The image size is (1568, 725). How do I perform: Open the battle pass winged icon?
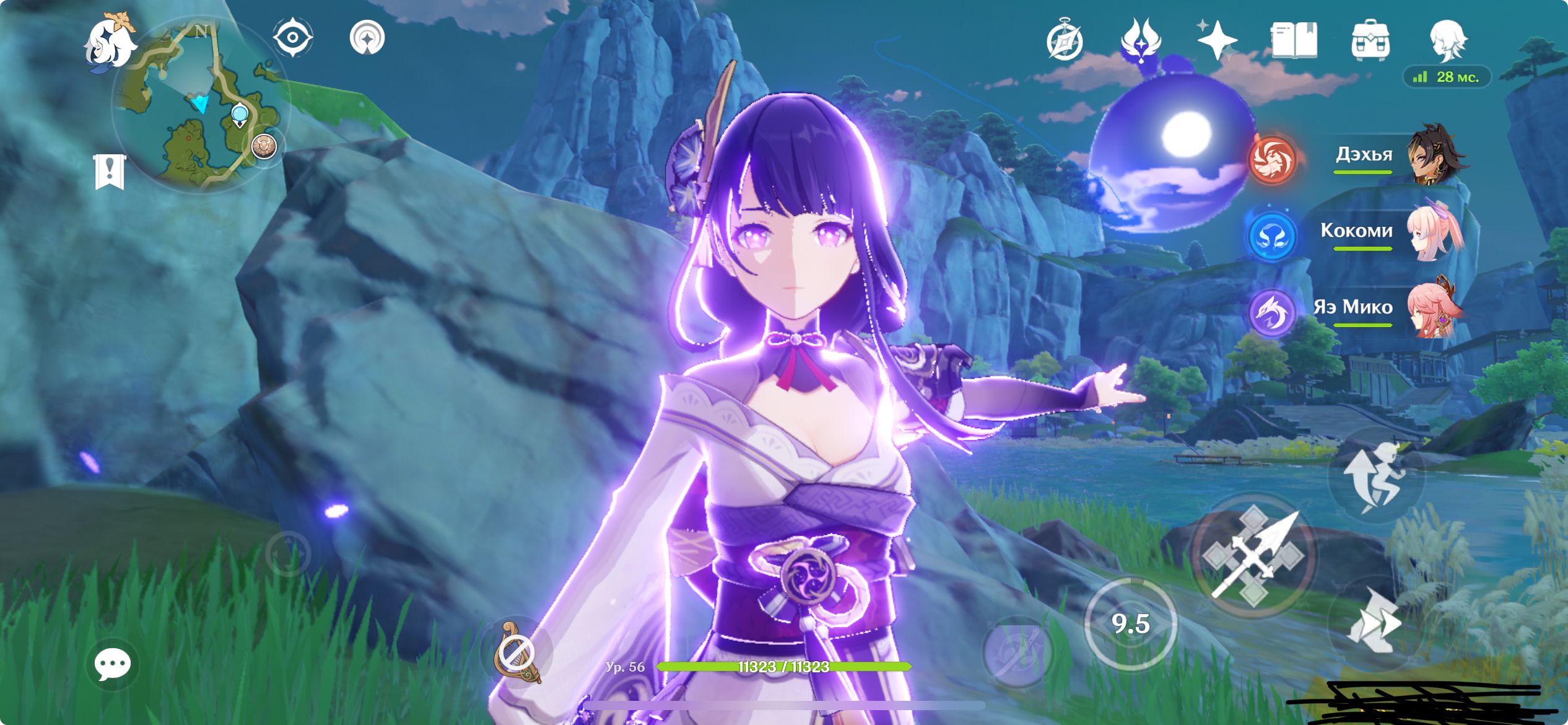pos(1141,40)
